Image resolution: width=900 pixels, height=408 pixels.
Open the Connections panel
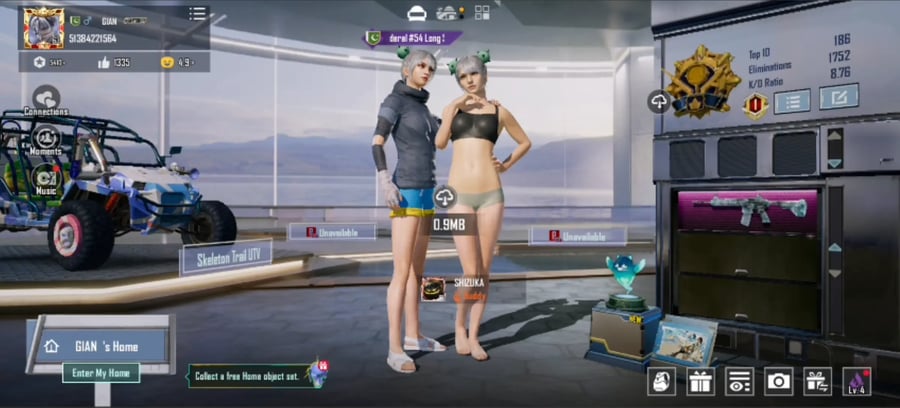point(46,100)
